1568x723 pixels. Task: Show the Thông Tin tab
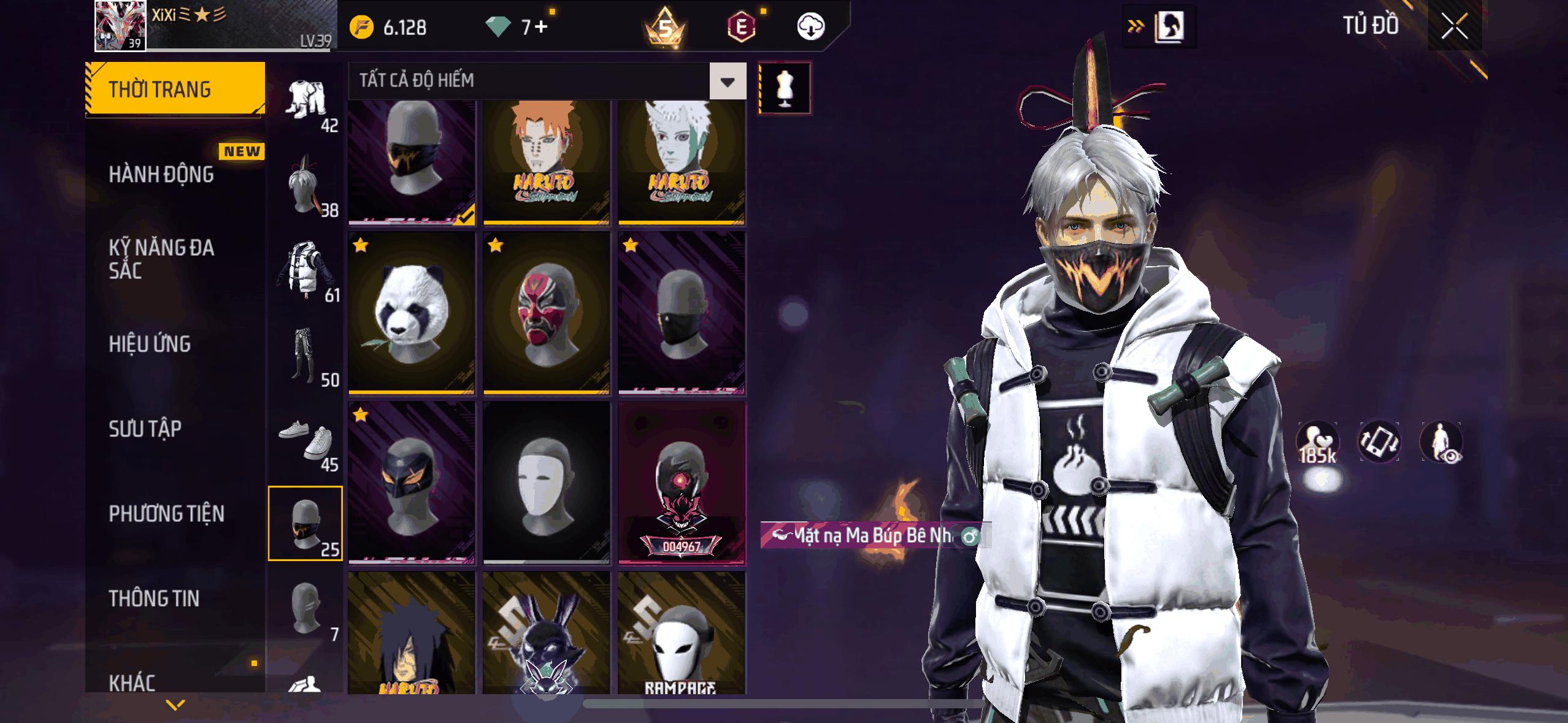(x=154, y=599)
